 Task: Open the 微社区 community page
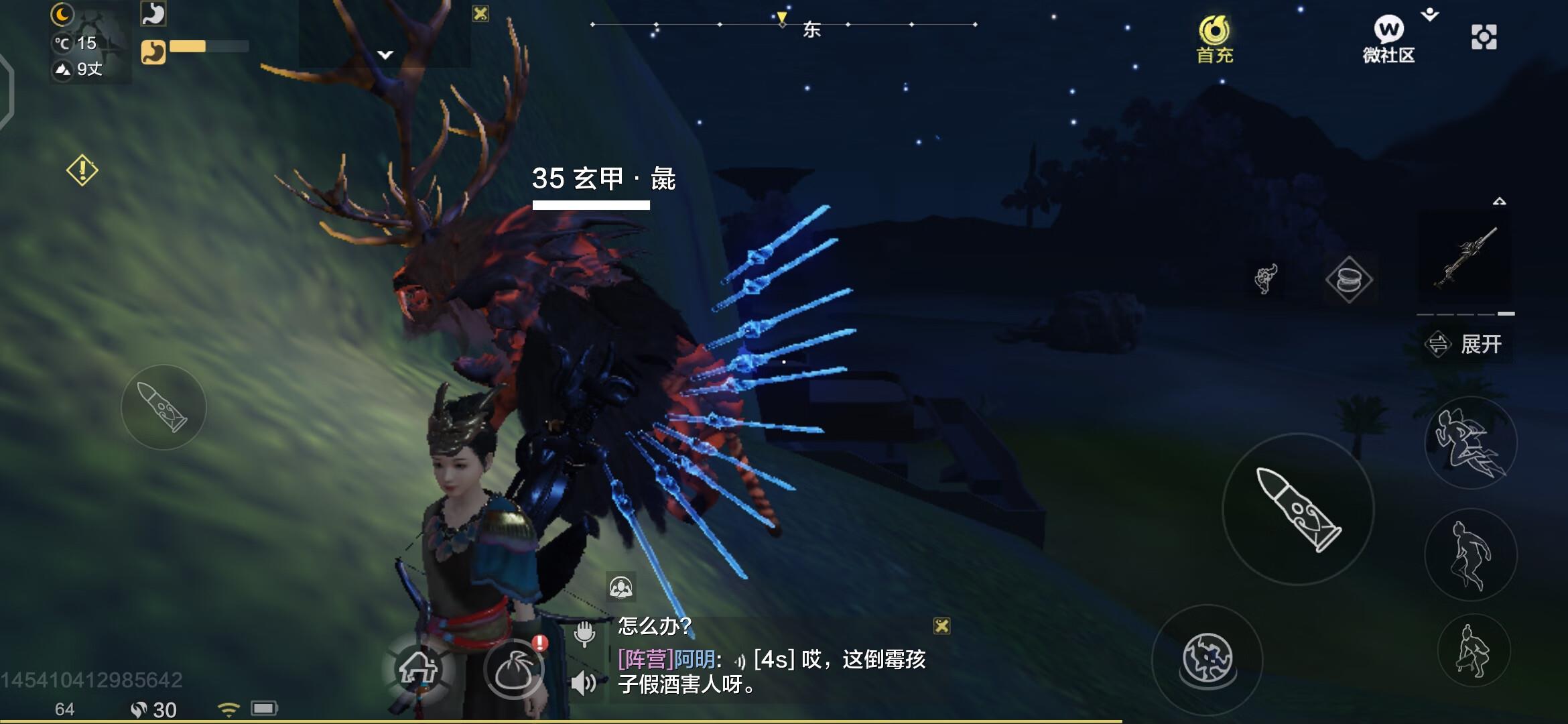point(1388,39)
